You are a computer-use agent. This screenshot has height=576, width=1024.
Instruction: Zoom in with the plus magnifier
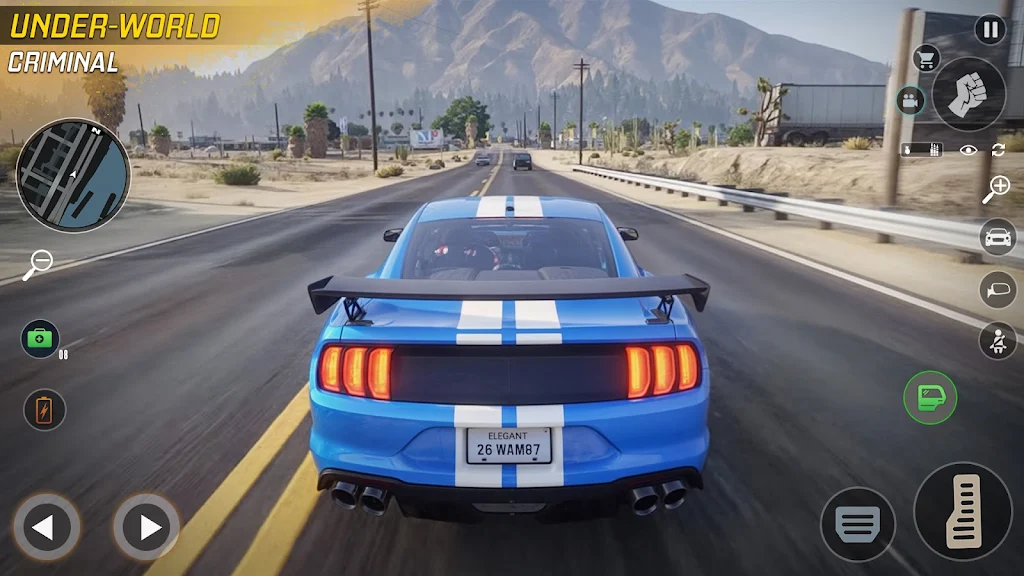(996, 189)
